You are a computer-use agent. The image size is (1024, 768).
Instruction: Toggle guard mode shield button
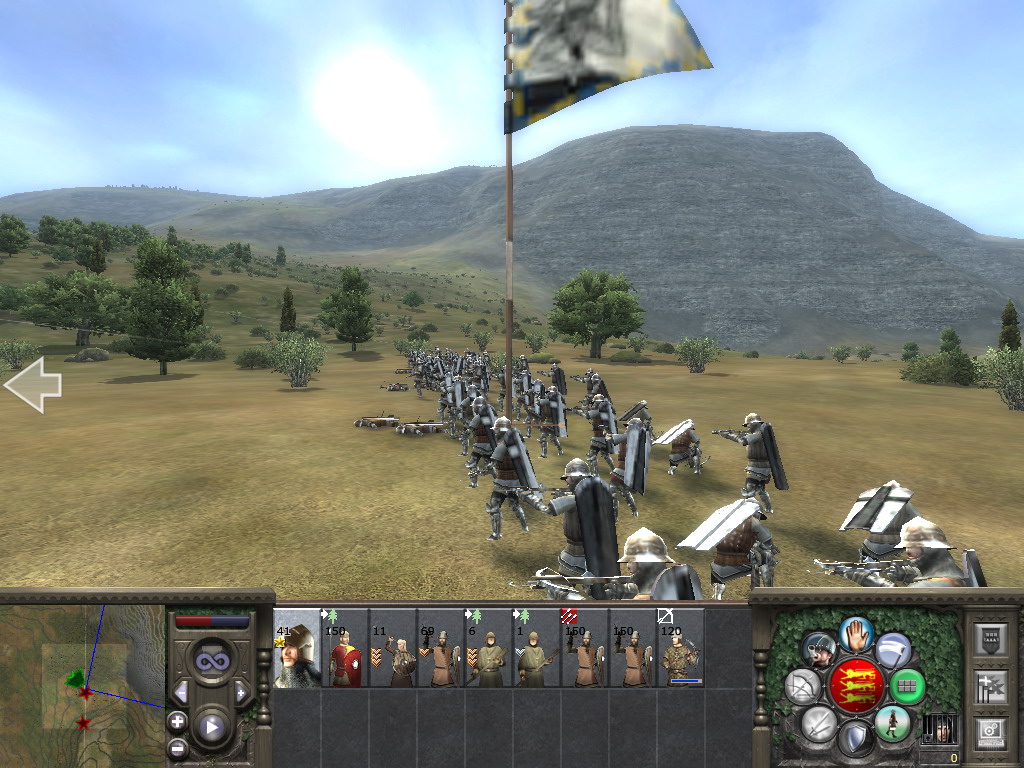tap(856, 739)
